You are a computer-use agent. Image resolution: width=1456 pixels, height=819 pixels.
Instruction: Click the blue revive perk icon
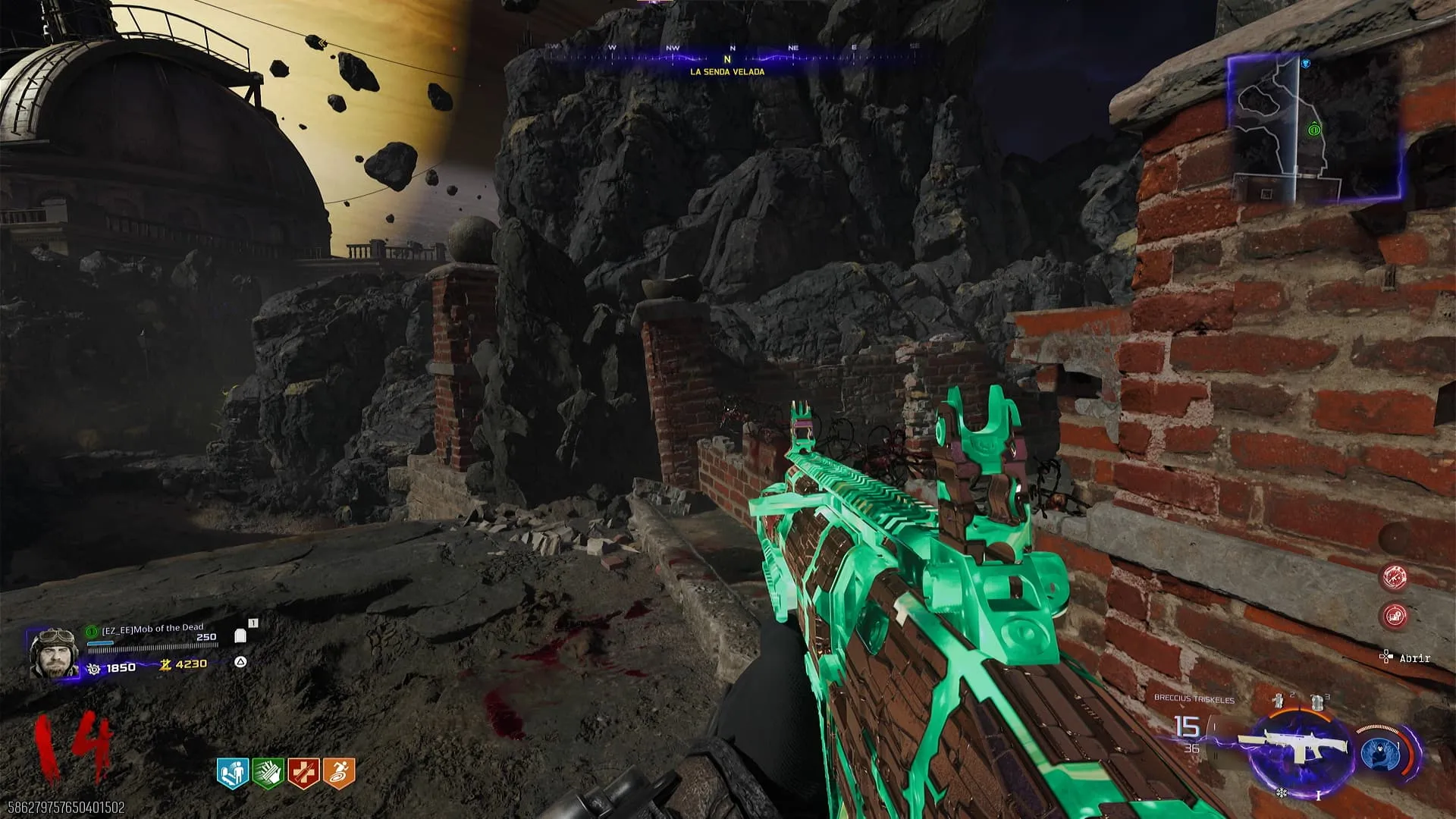pos(233,773)
